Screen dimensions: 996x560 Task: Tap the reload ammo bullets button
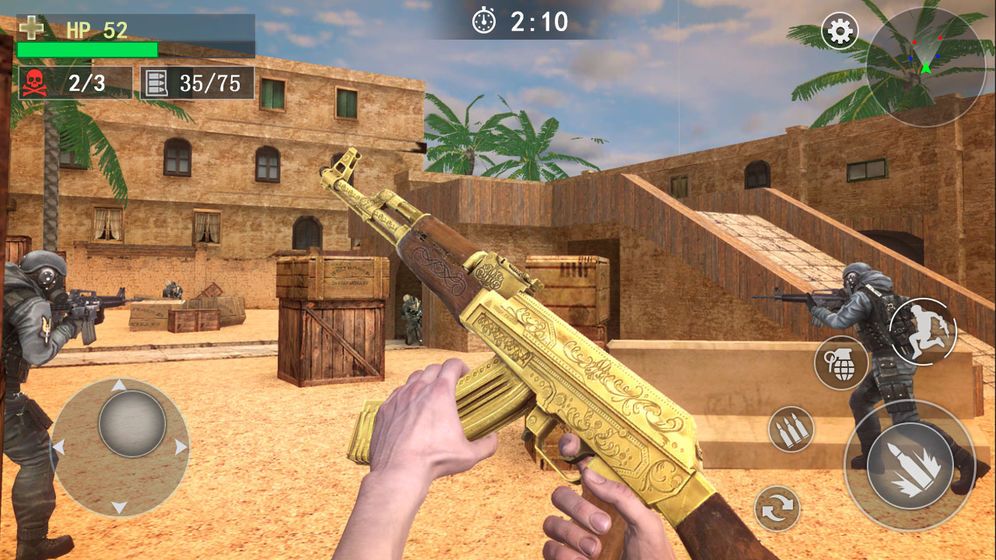coord(791,429)
